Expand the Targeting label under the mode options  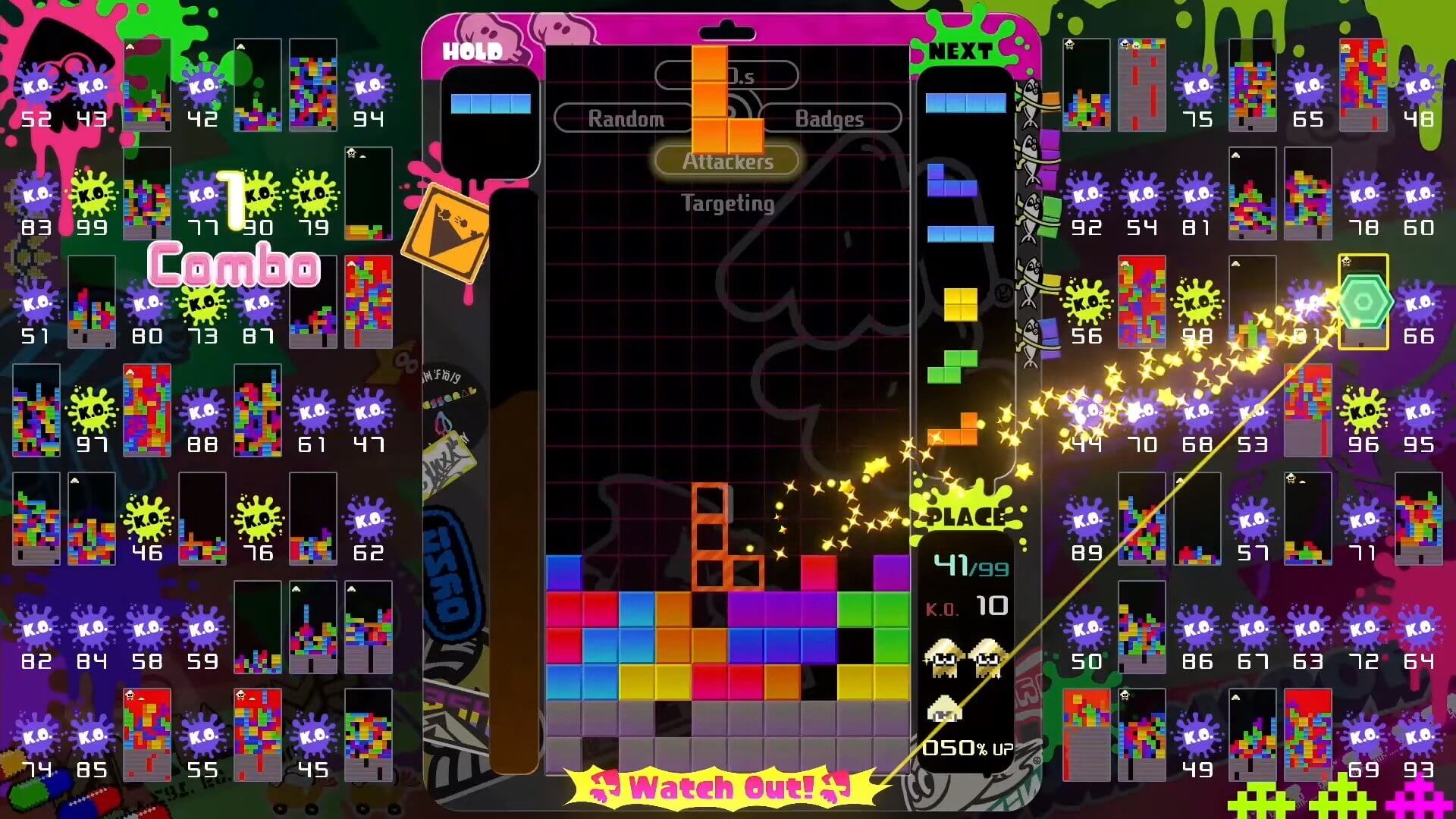point(726,203)
